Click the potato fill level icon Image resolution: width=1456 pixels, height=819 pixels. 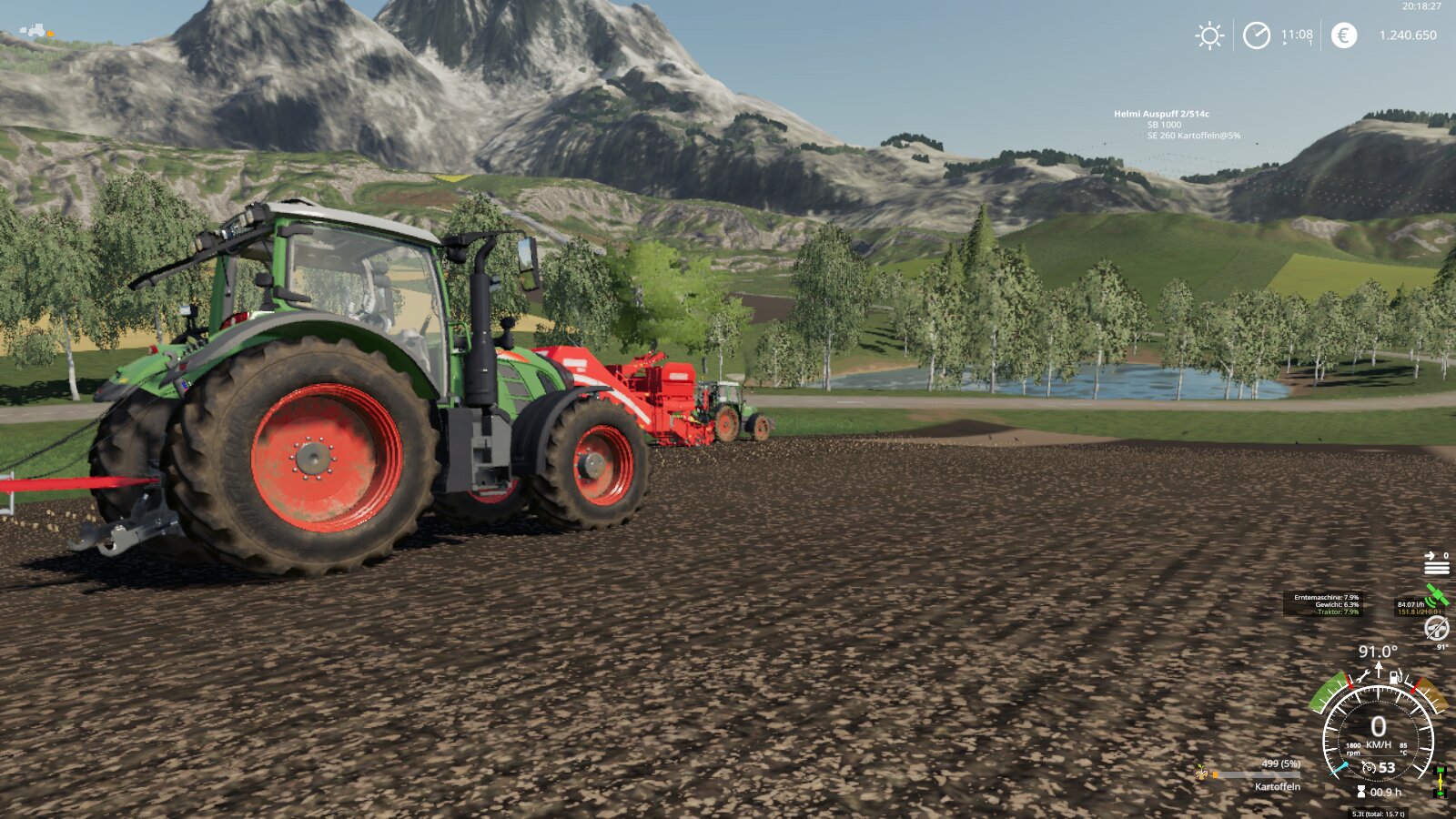point(1203,774)
